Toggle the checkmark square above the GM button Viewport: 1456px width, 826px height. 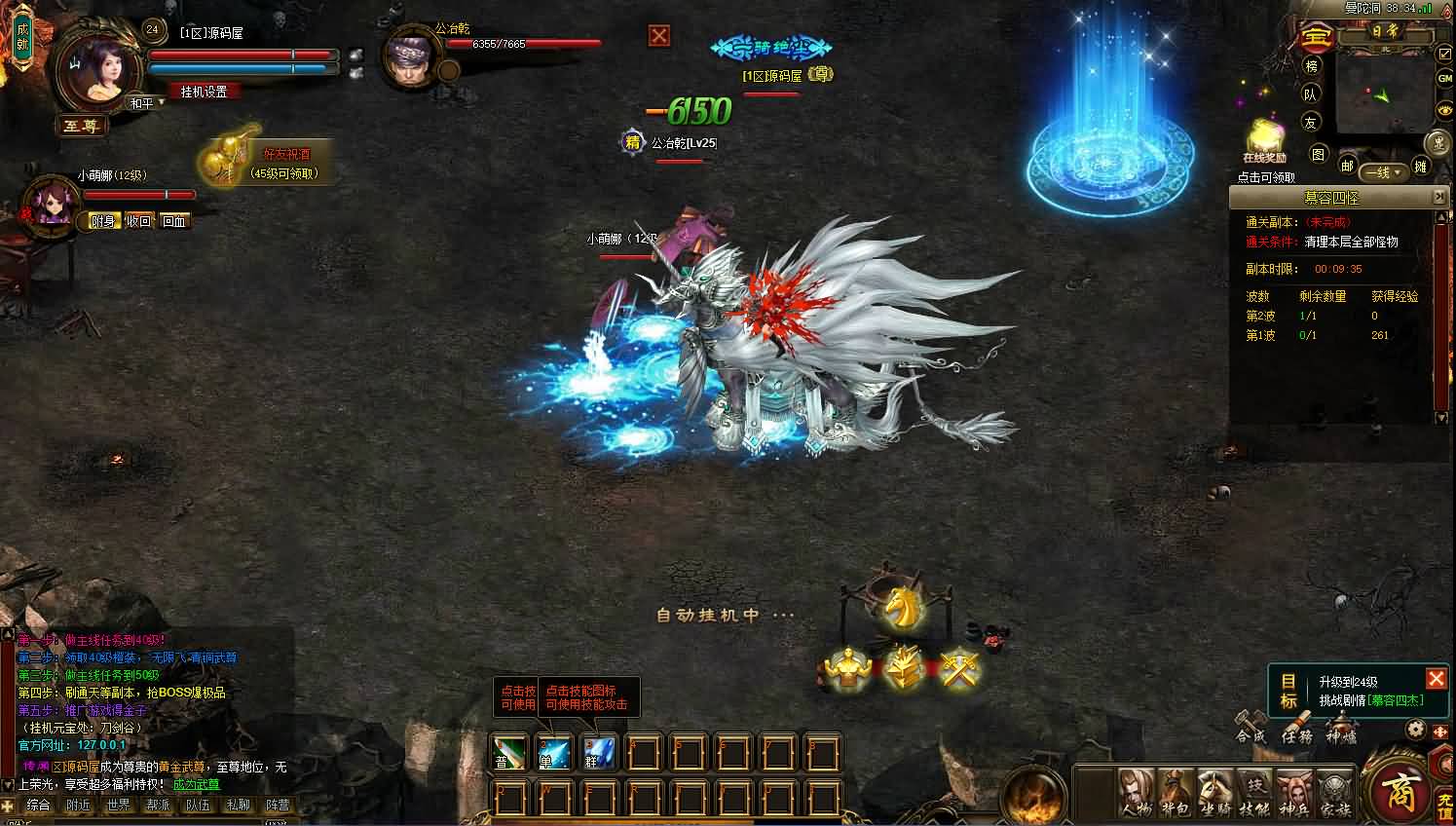(1445, 54)
